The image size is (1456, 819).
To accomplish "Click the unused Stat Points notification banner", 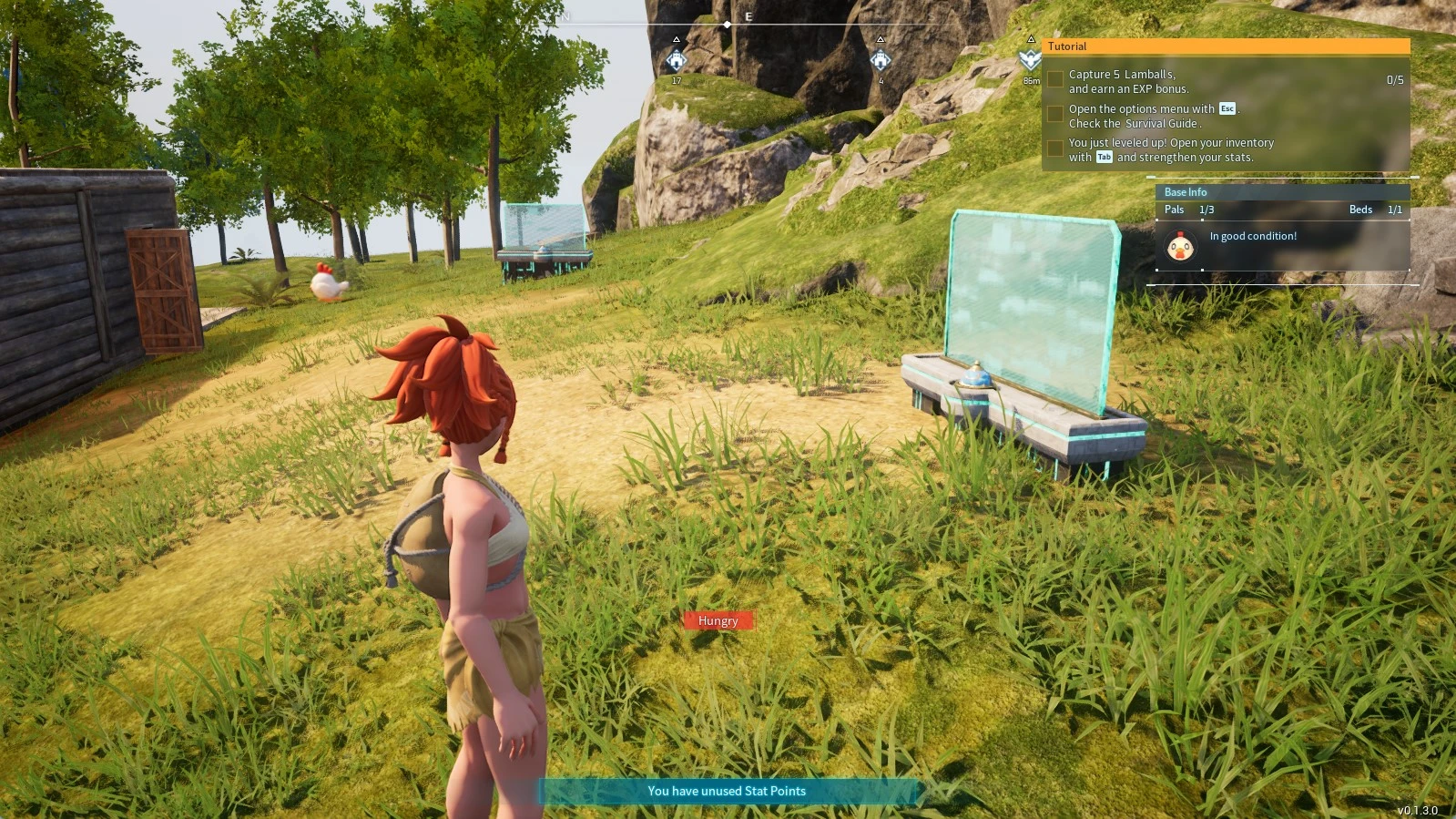I will (x=727, y=791).
